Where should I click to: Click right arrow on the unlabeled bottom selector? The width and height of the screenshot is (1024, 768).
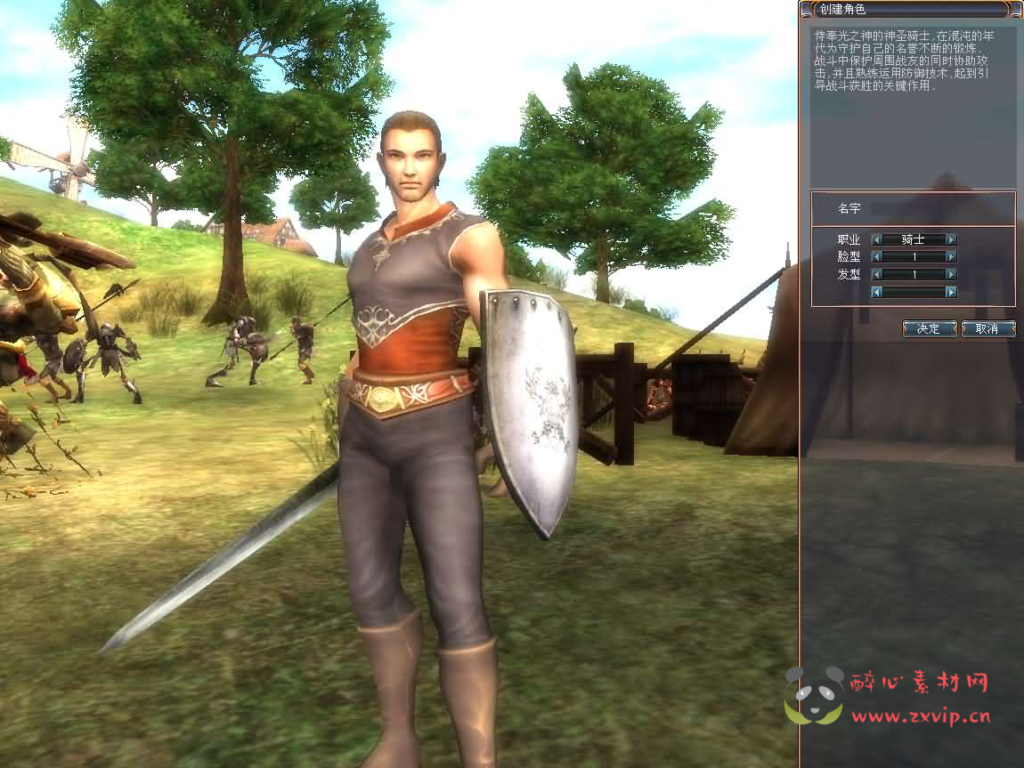[951, 292]
